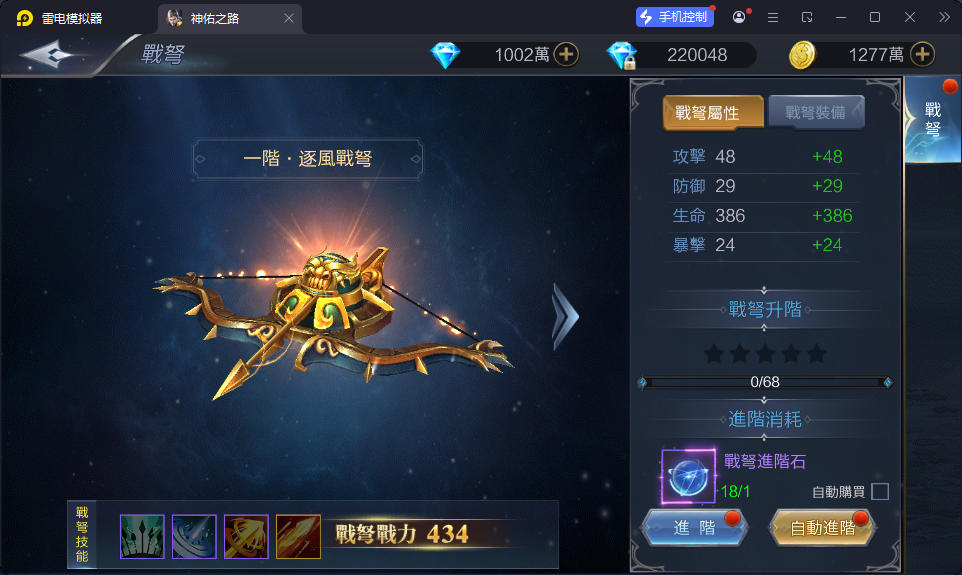Inspect the 戰弩進階石 item icon
Viewport: 962px width, 575px height.
[x=688, y=476]
